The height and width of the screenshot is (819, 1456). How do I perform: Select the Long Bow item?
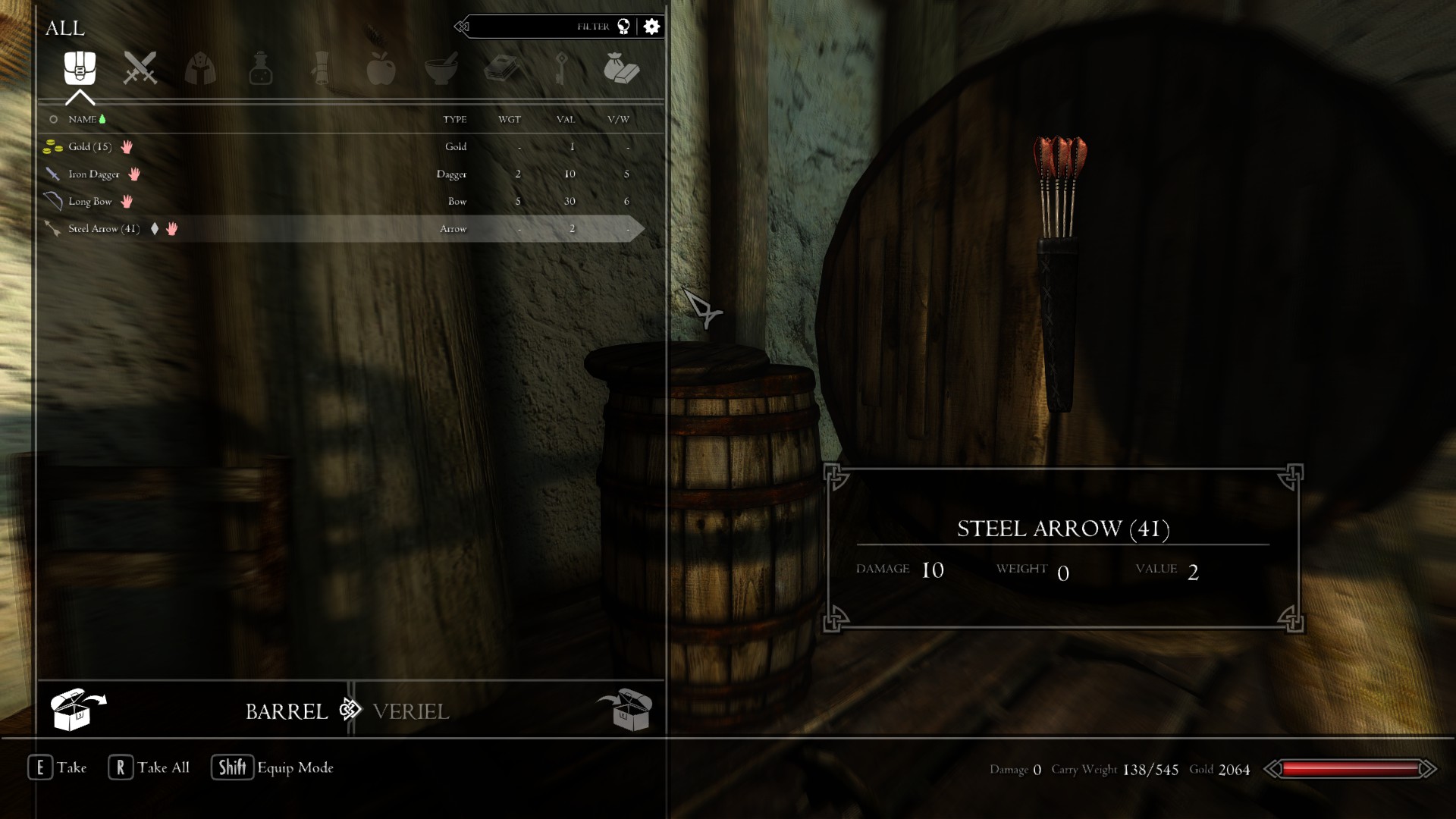click(x=89, y=201)
